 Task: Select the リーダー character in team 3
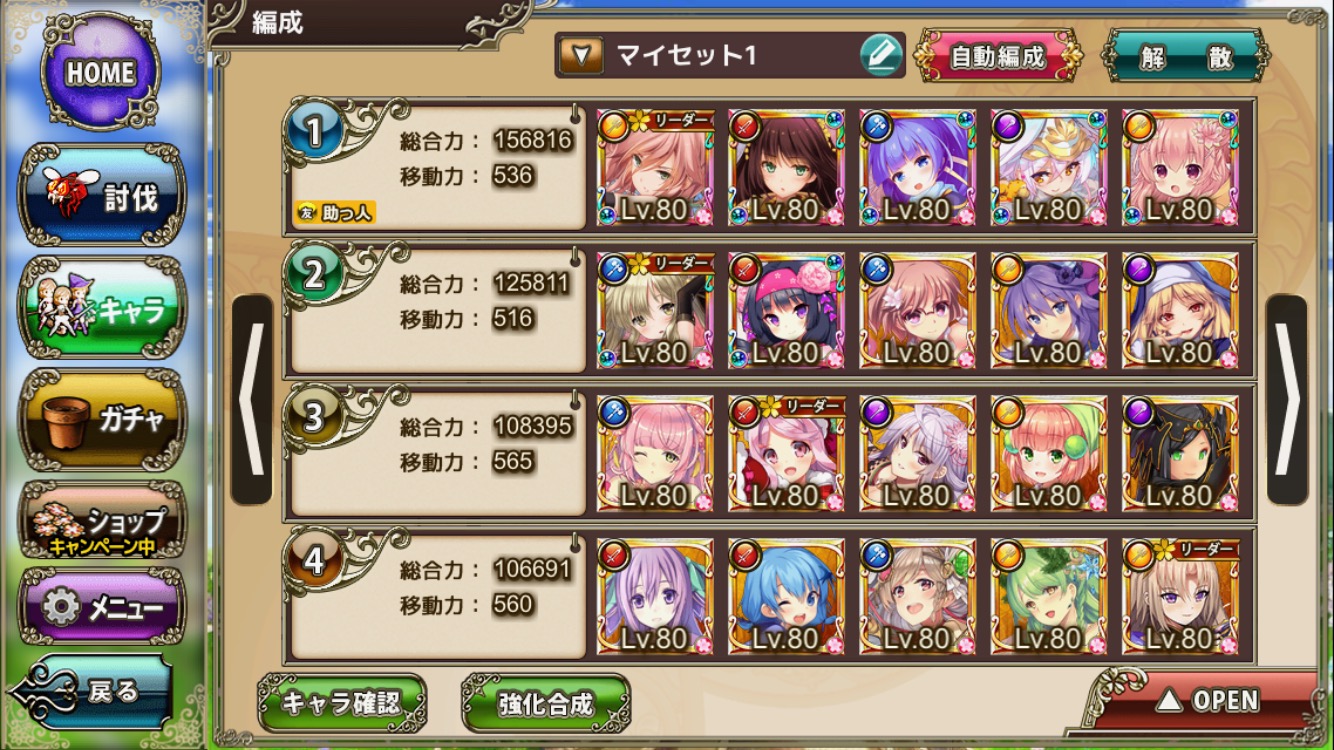[x=787, y=450]
